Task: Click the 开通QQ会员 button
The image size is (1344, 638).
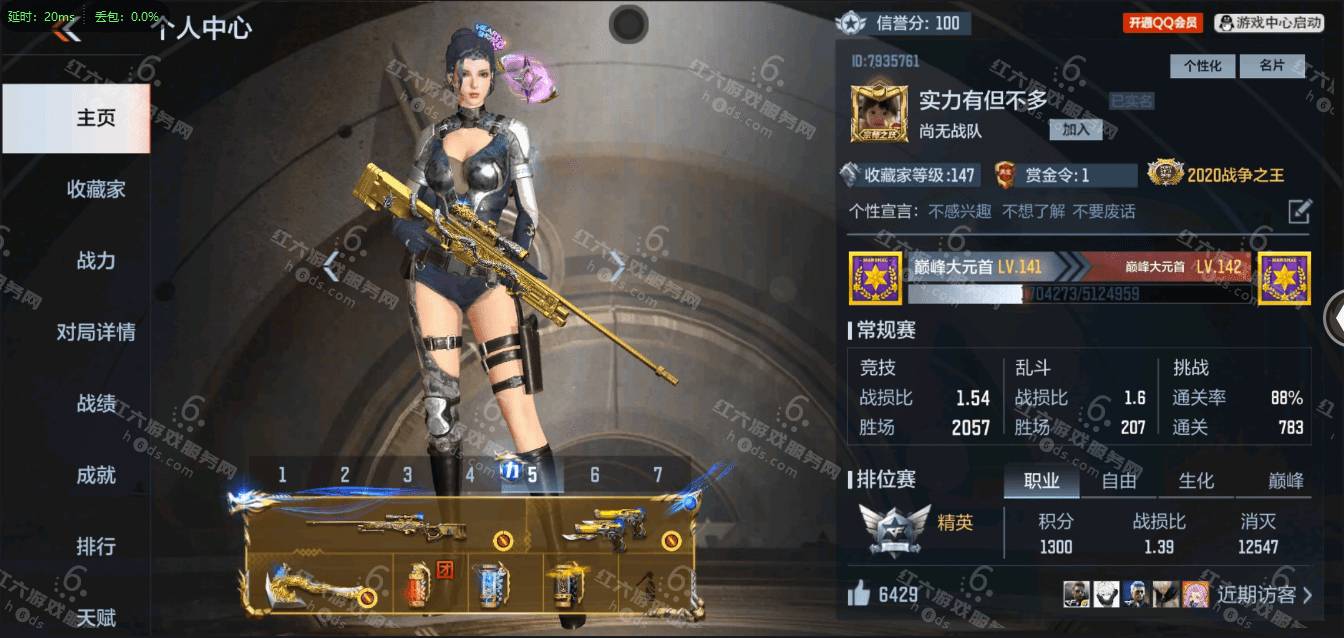Action: click(1162, 23)
